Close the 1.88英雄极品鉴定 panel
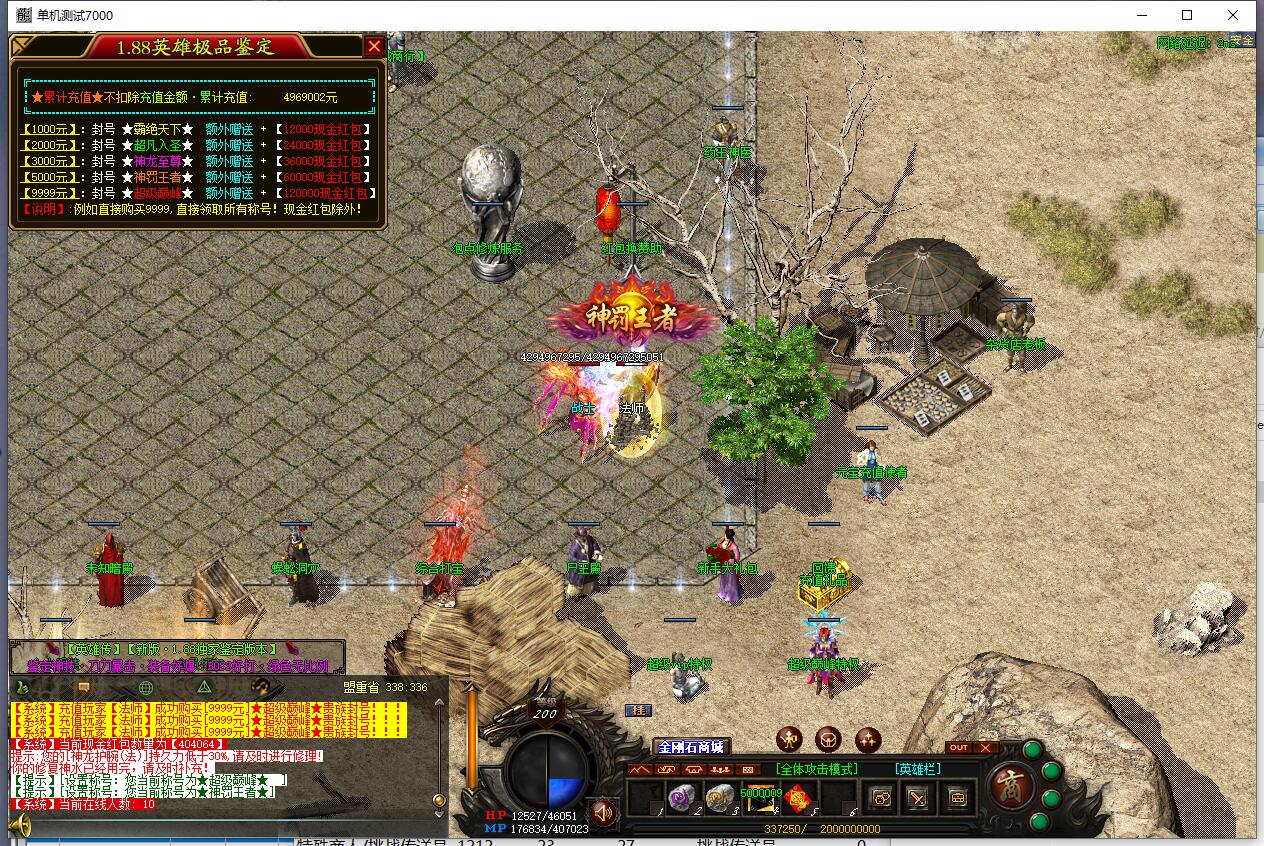The width and height of the screenshot is (1264, 846). [374, 46]
